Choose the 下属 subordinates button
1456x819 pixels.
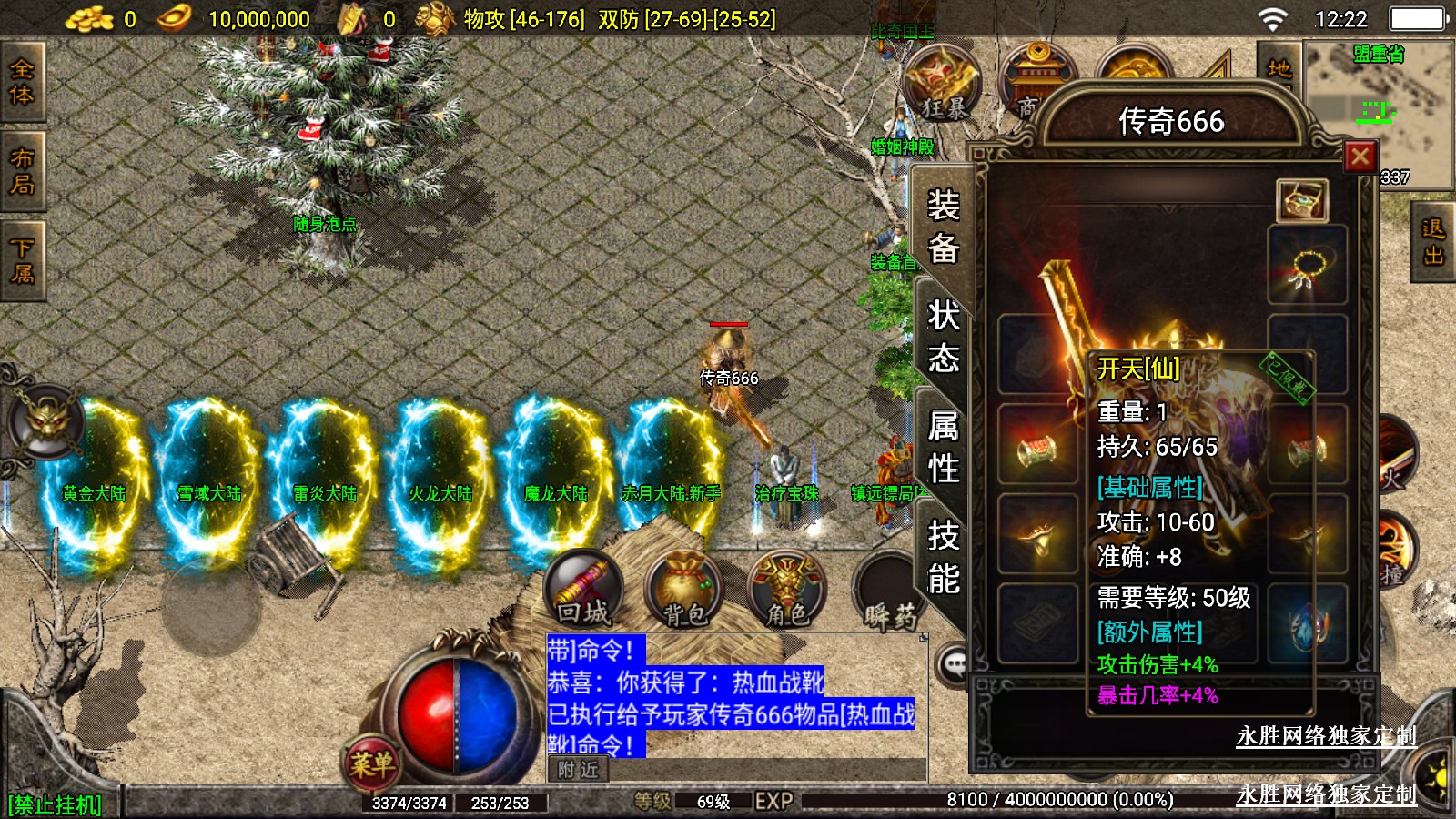pyautogui.click(x=22, y=260)
